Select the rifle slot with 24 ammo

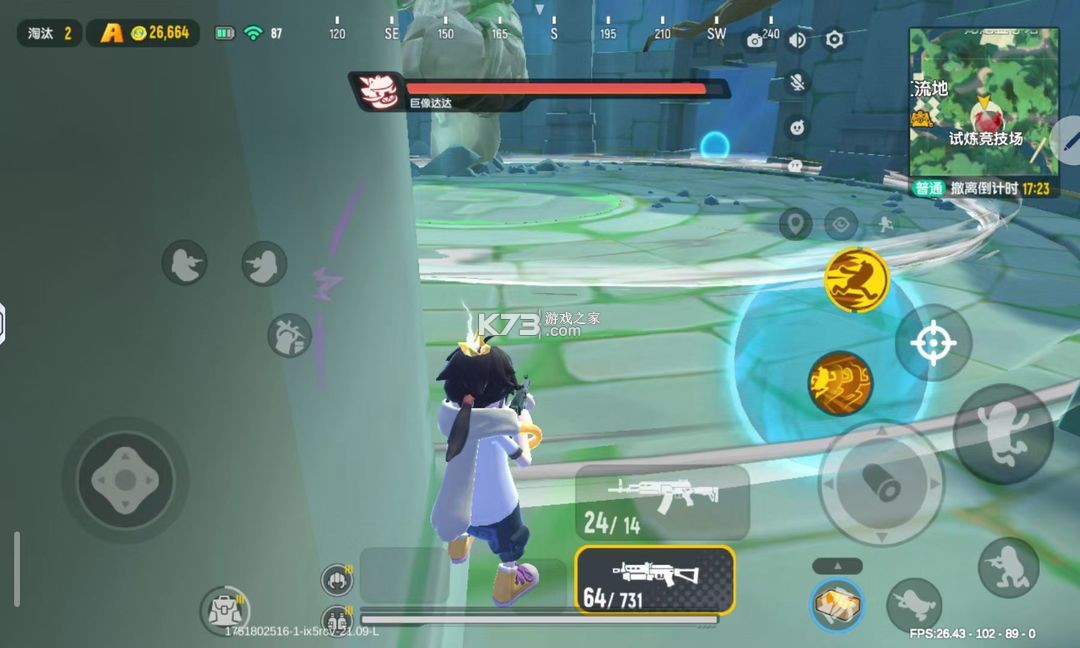662,502
